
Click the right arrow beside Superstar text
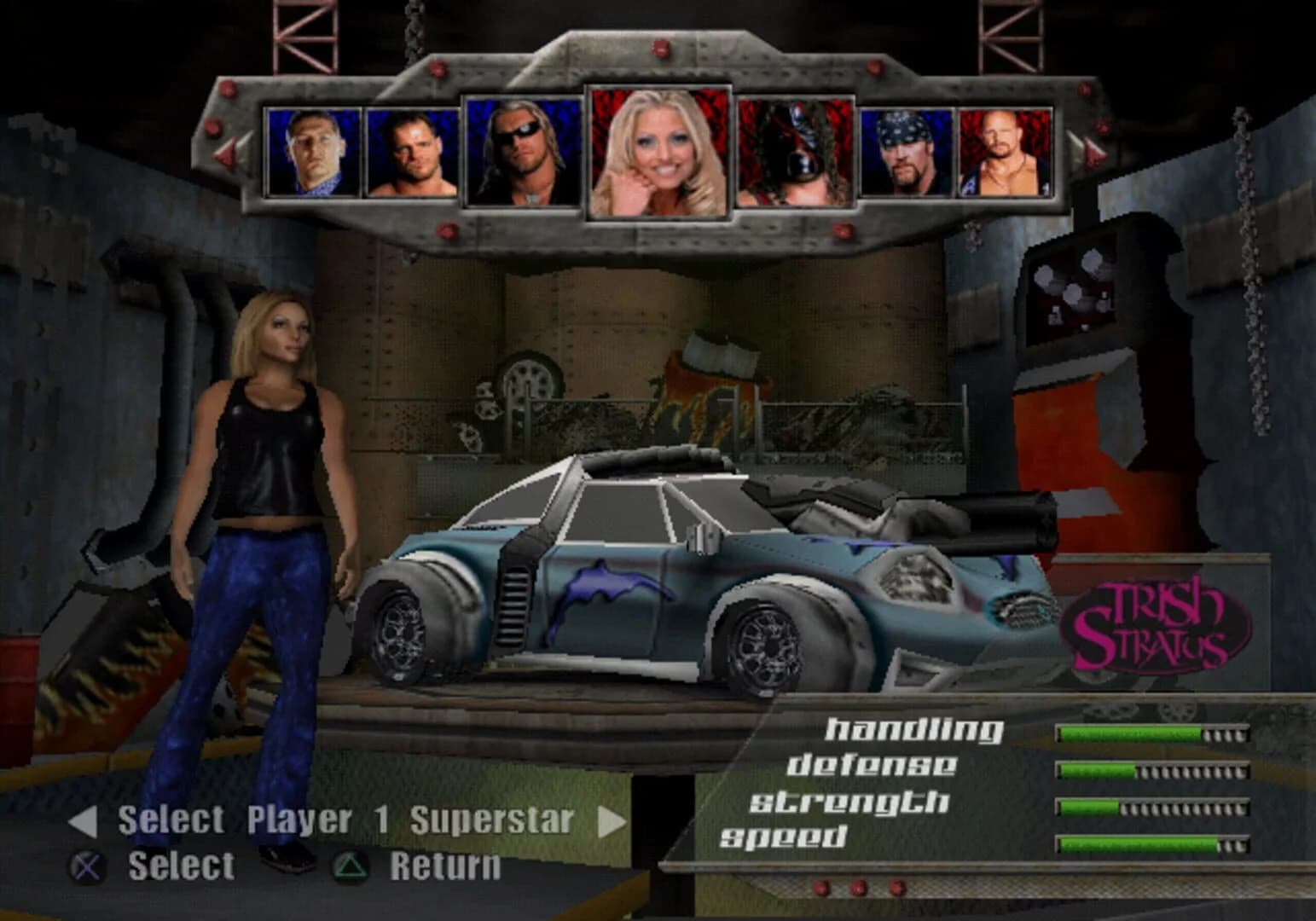click(x=613, y=821)
